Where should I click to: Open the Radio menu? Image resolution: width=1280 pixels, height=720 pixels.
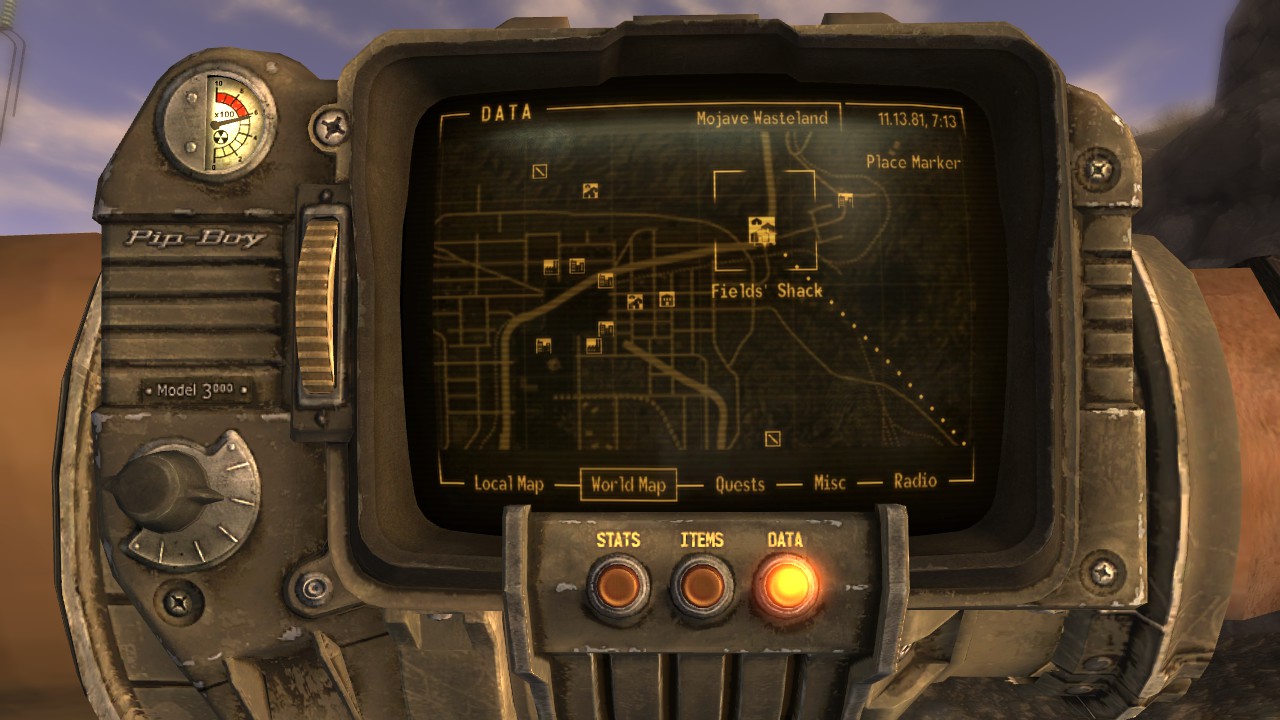tap(915, 485)
